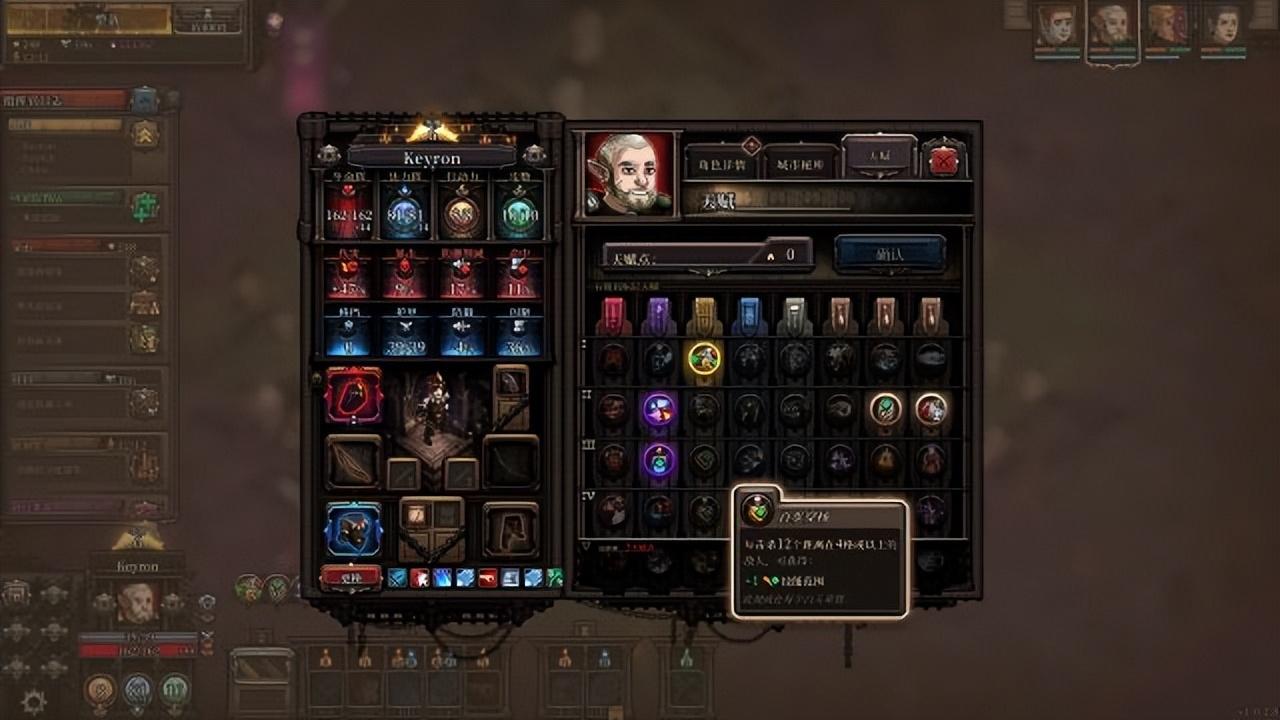Select the red-haired party member portrait
Image resolution: width=1280 pixels, height=720 pixels.
click(x=1057, y=26)
